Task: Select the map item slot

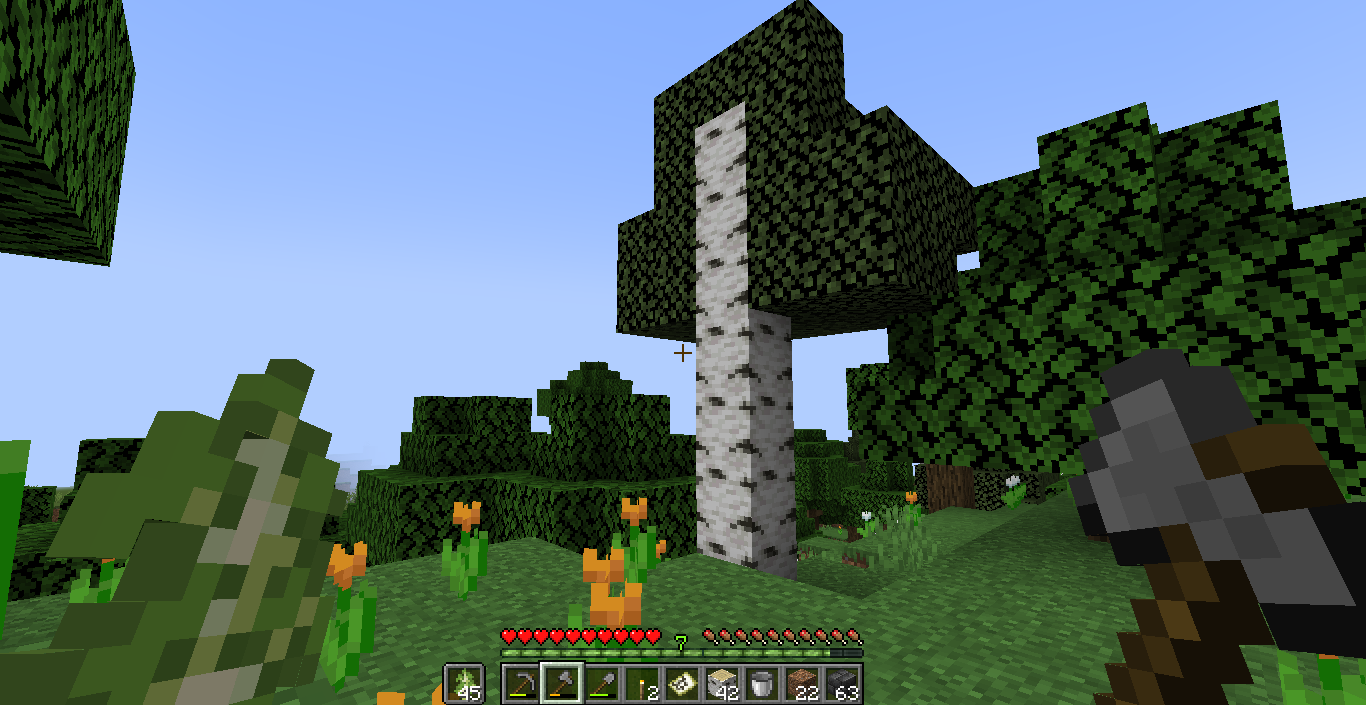Action: pos(681,684)
